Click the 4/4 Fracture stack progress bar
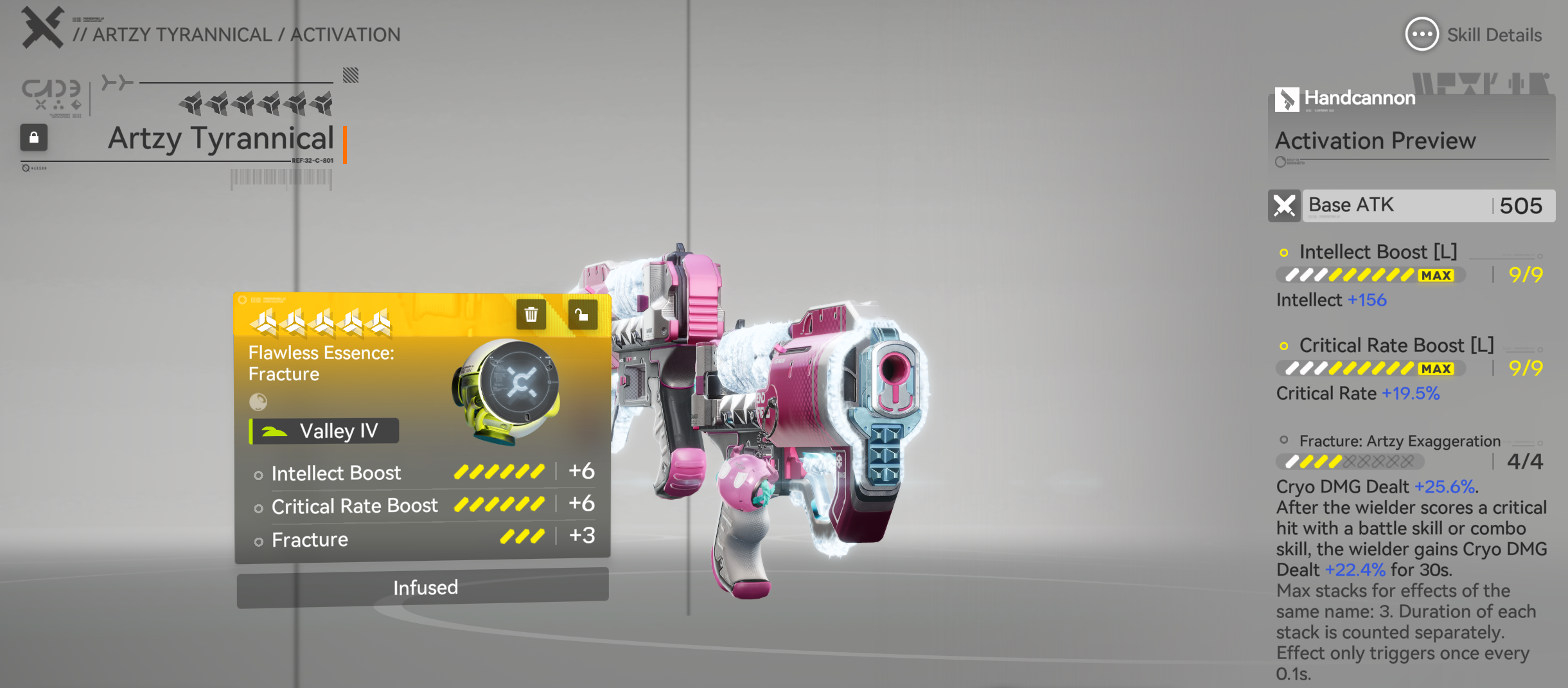 coord(1351,461)
